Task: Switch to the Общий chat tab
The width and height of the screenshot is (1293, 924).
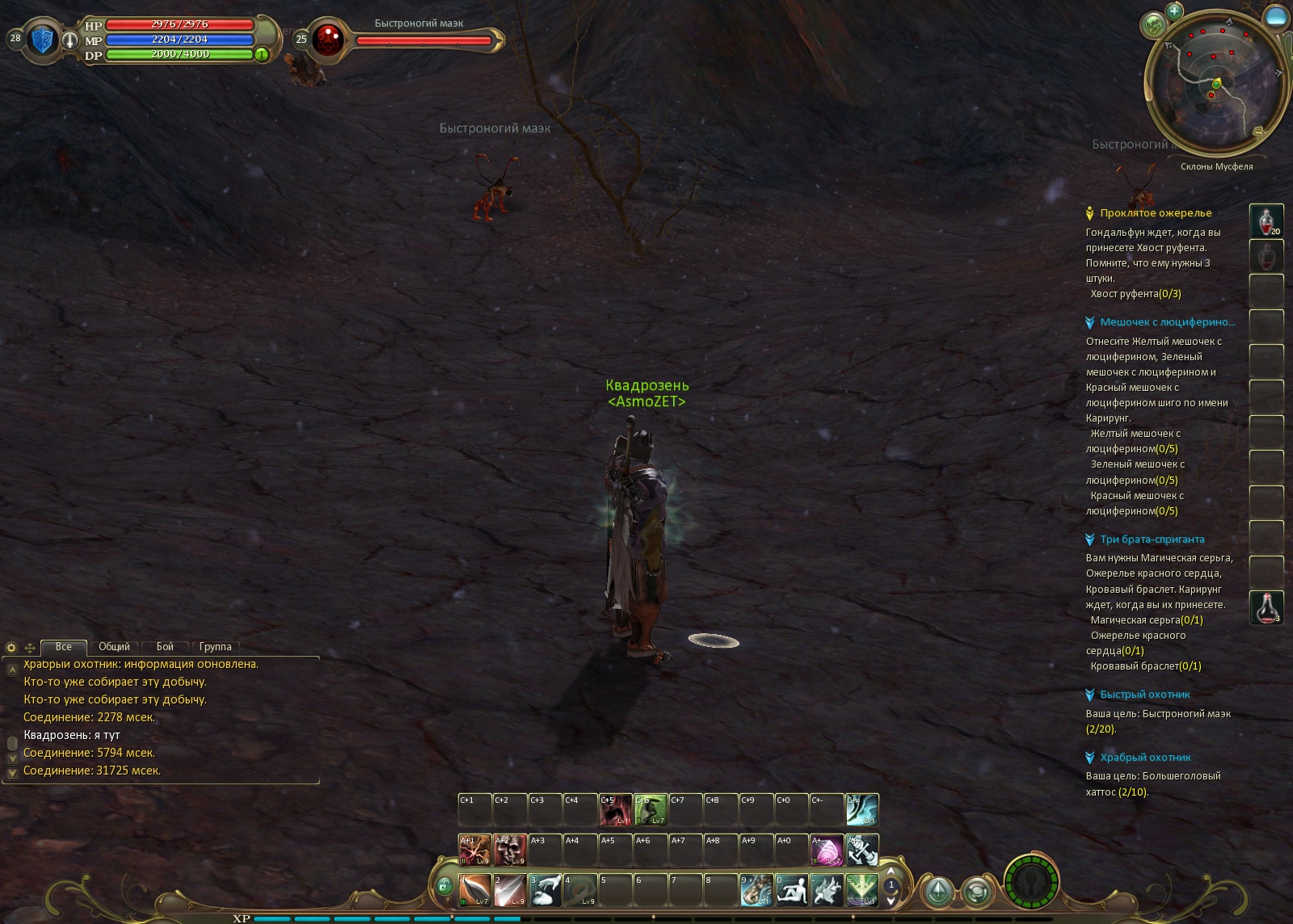Action: pos(114,647)
